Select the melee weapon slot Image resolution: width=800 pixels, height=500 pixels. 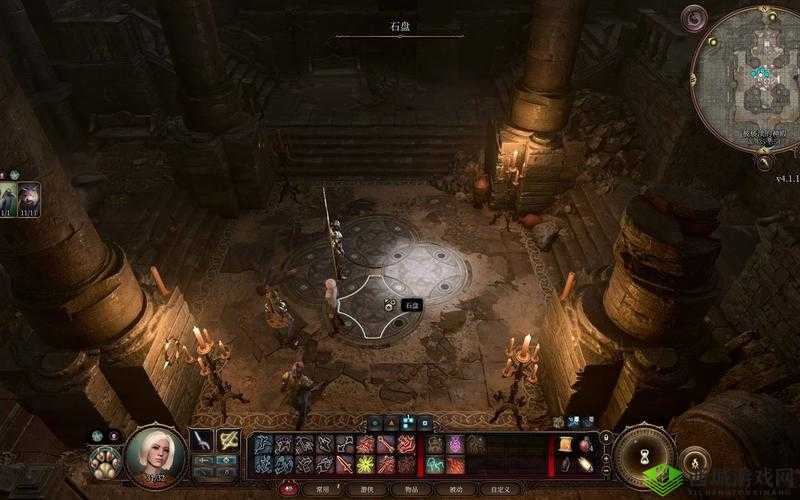pos(202,439)
